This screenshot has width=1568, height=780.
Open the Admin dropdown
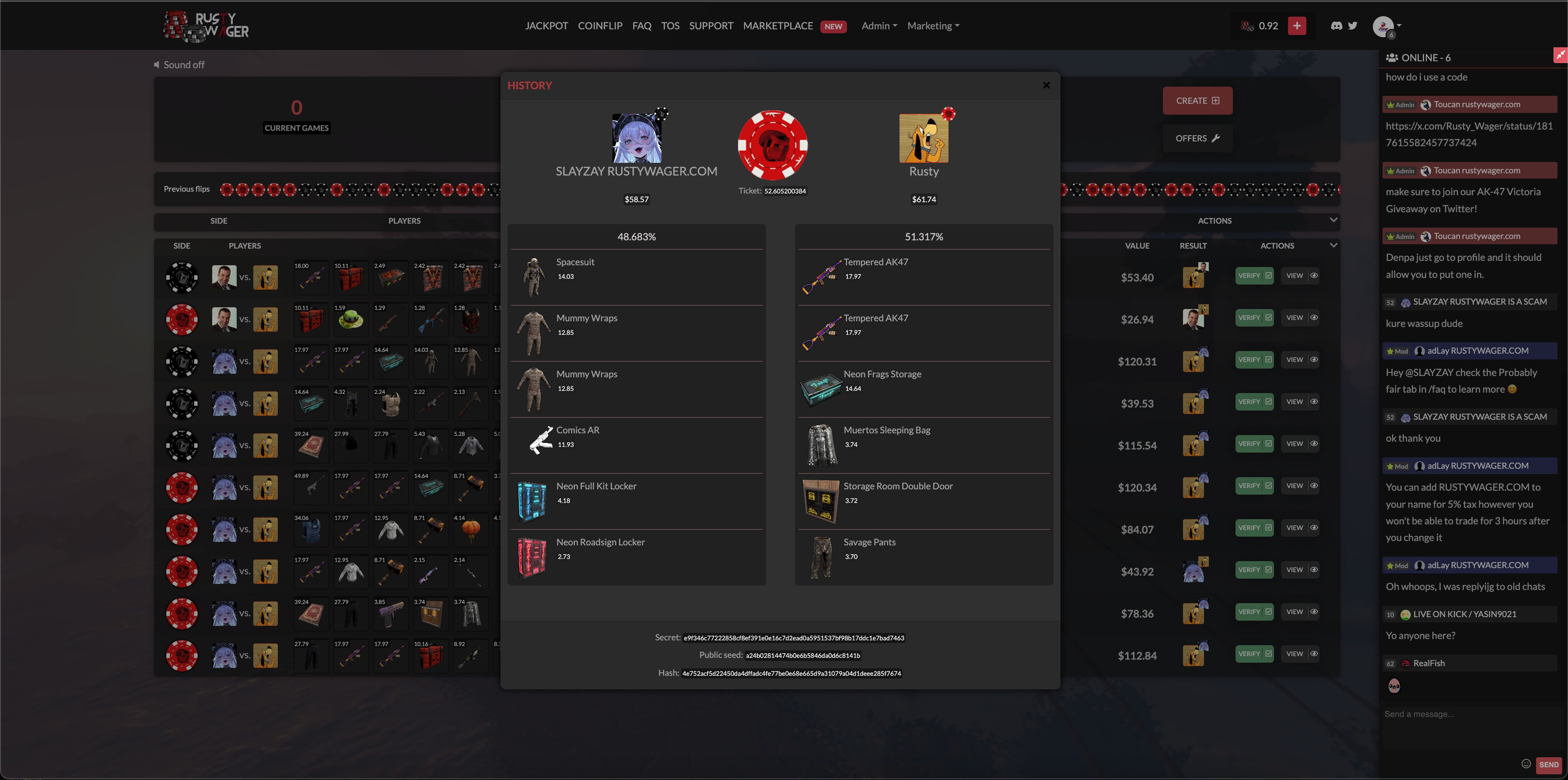coord(878,25)
